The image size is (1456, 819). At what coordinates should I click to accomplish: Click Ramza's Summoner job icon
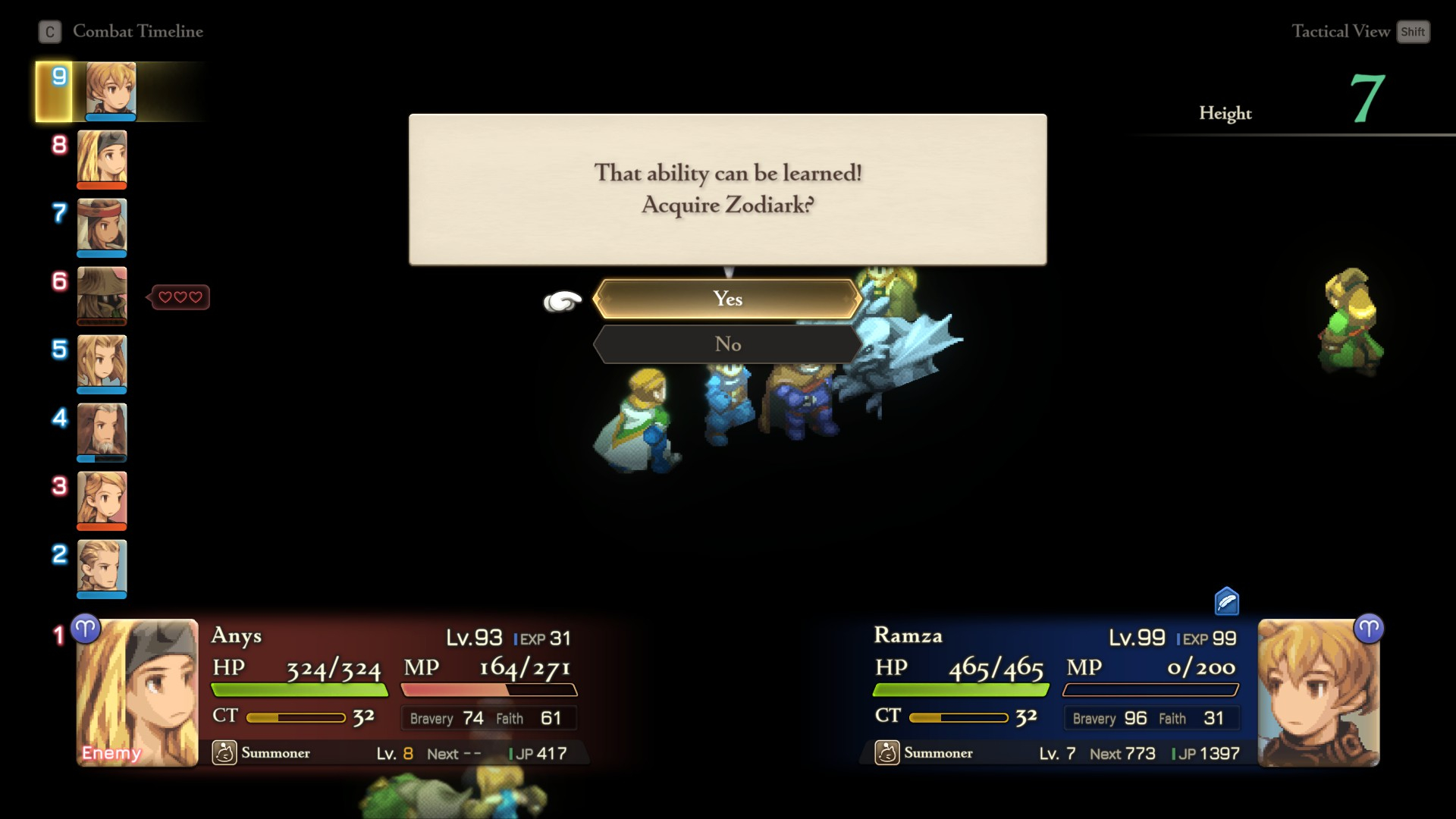[887, 752]
